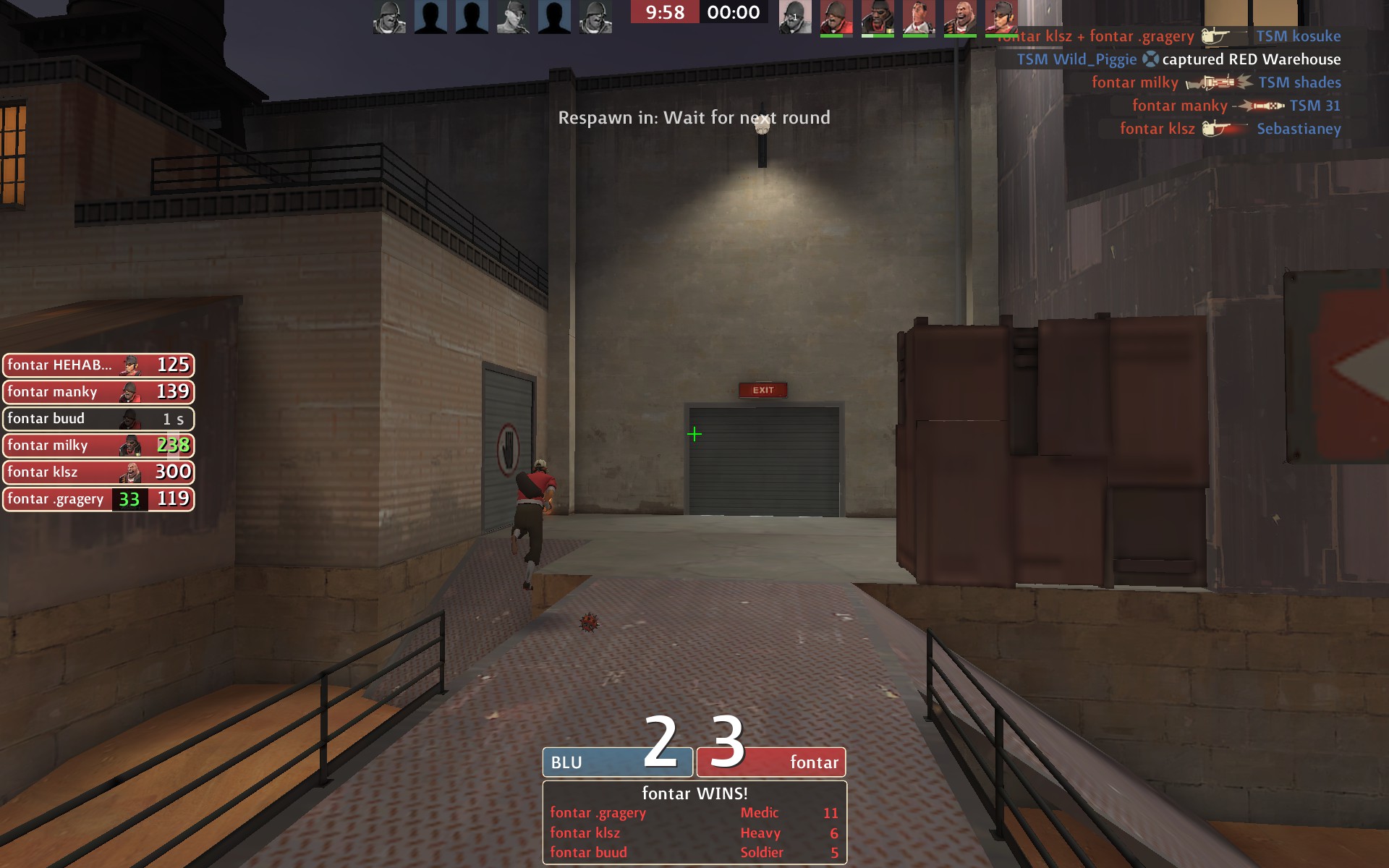
Task: Select the RED Heavy portrait in top bar
Action: [960, 17]
